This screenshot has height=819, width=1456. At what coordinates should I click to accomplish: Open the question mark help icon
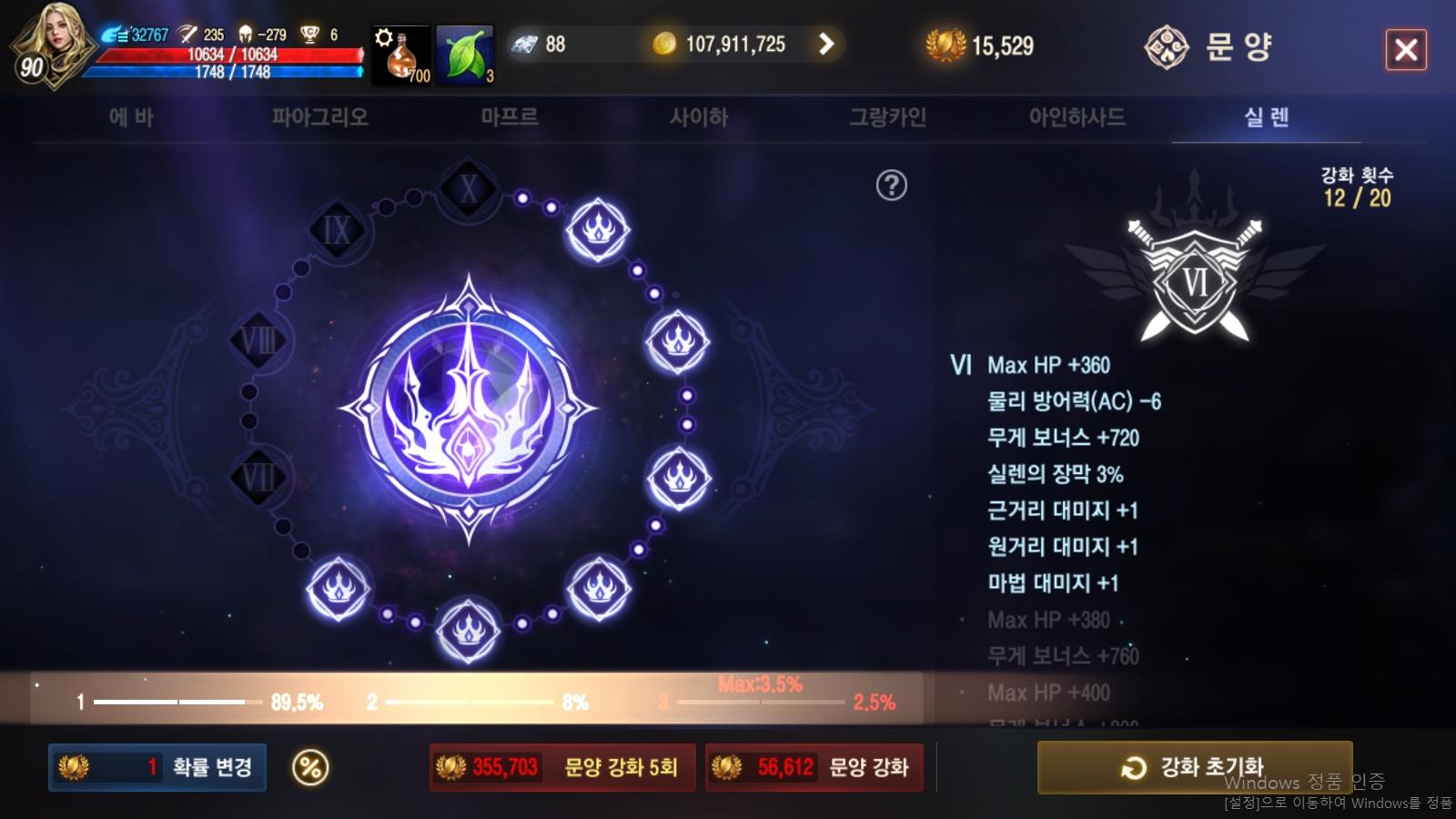[893, 183]
